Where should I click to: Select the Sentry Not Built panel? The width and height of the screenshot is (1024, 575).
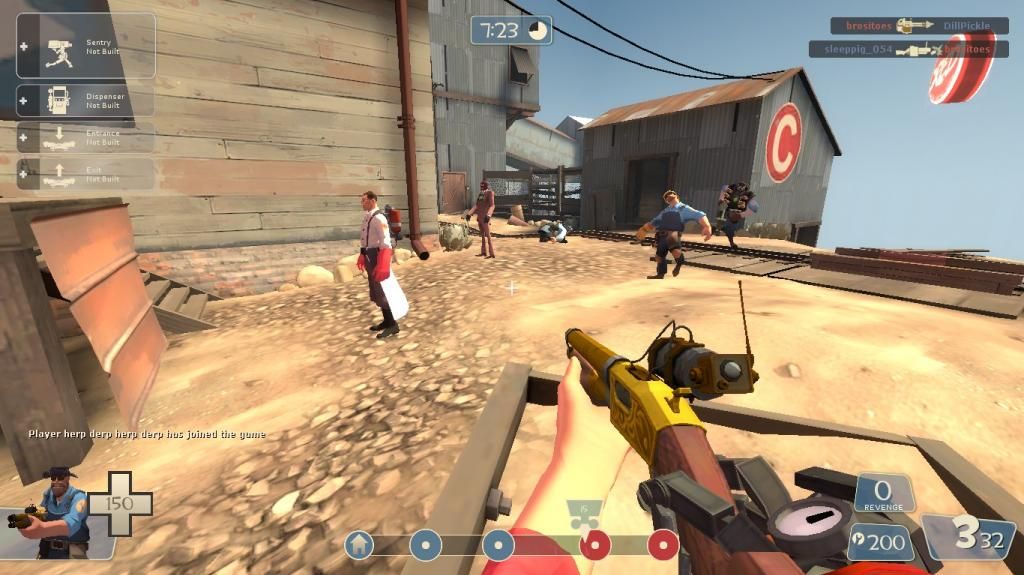tap(86, 45)
